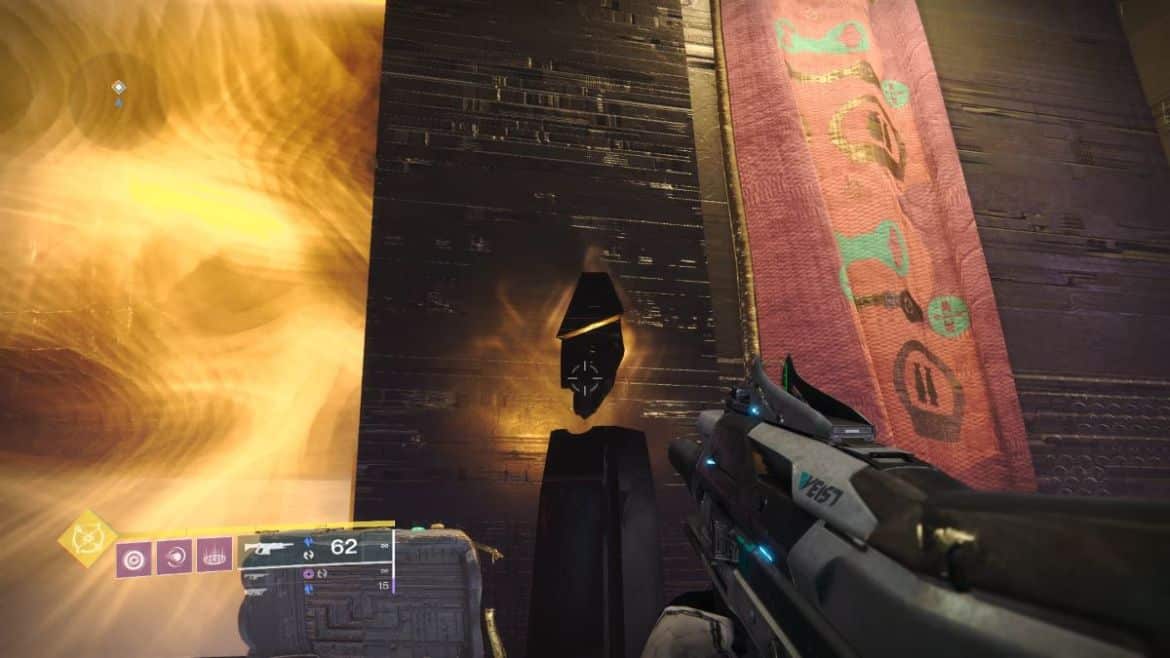The width and height of the screenshot is (1170, 658).
Task: Trigger the swirling melee ability icon
Action: click(174, 556)
